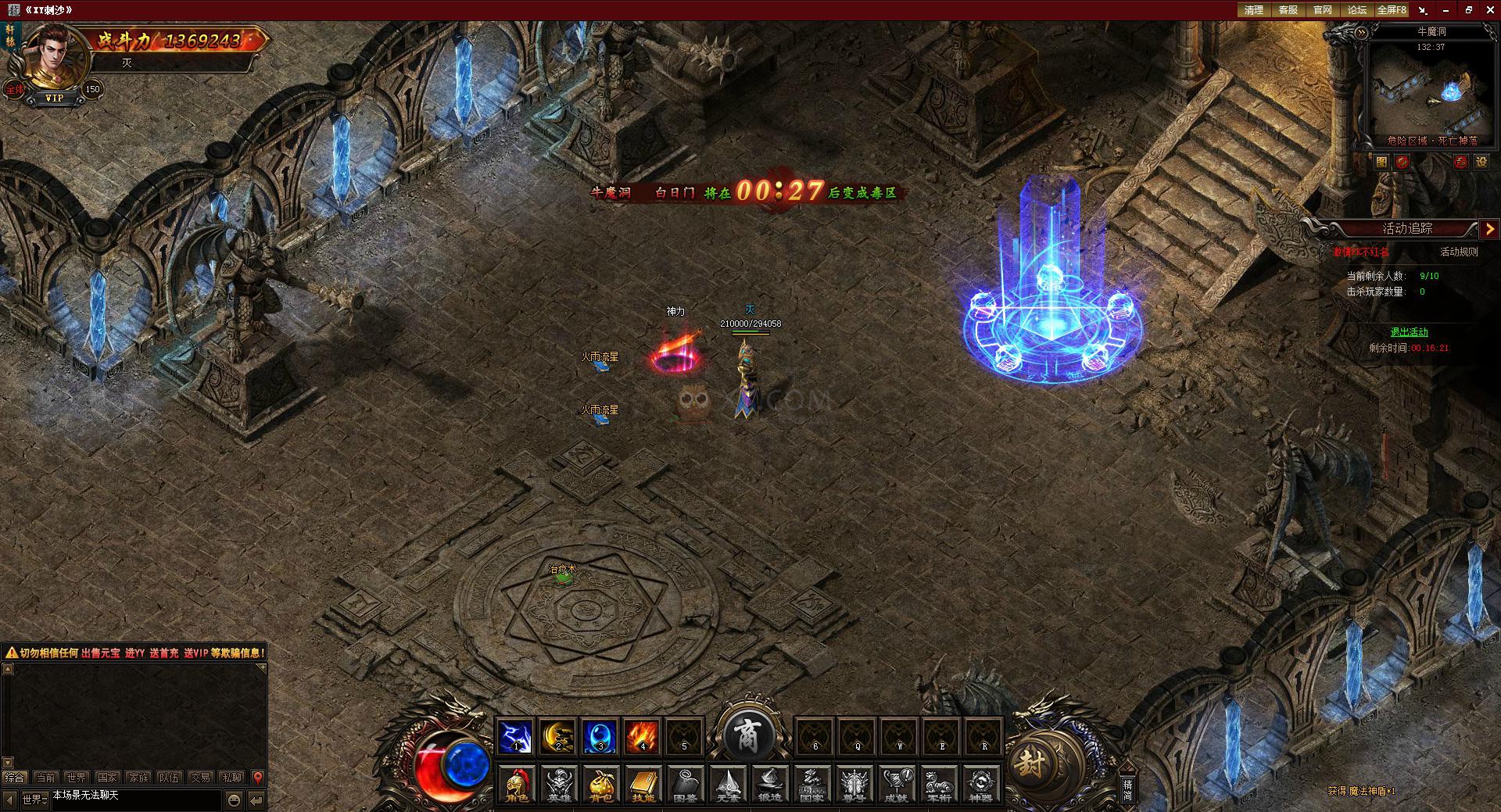Open the 商 shop button
Image resolution: width=1501 pixels, height=812 pixels.
coord(747,735)
